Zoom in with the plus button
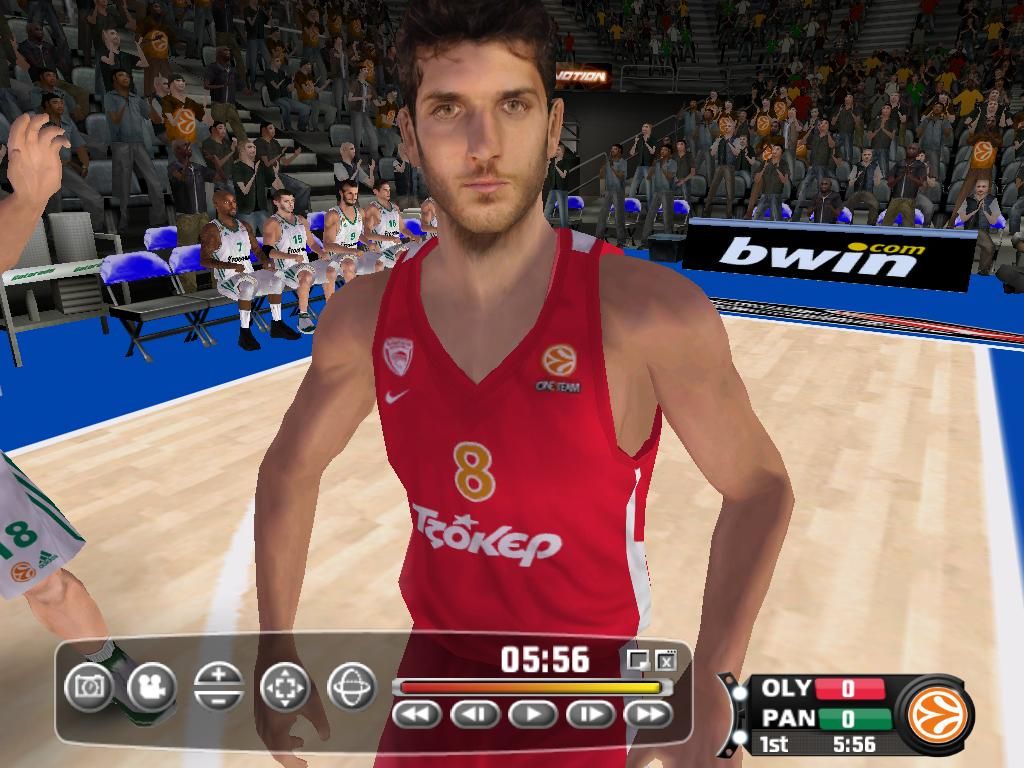The image size is (1024, 768). [219, 675]
